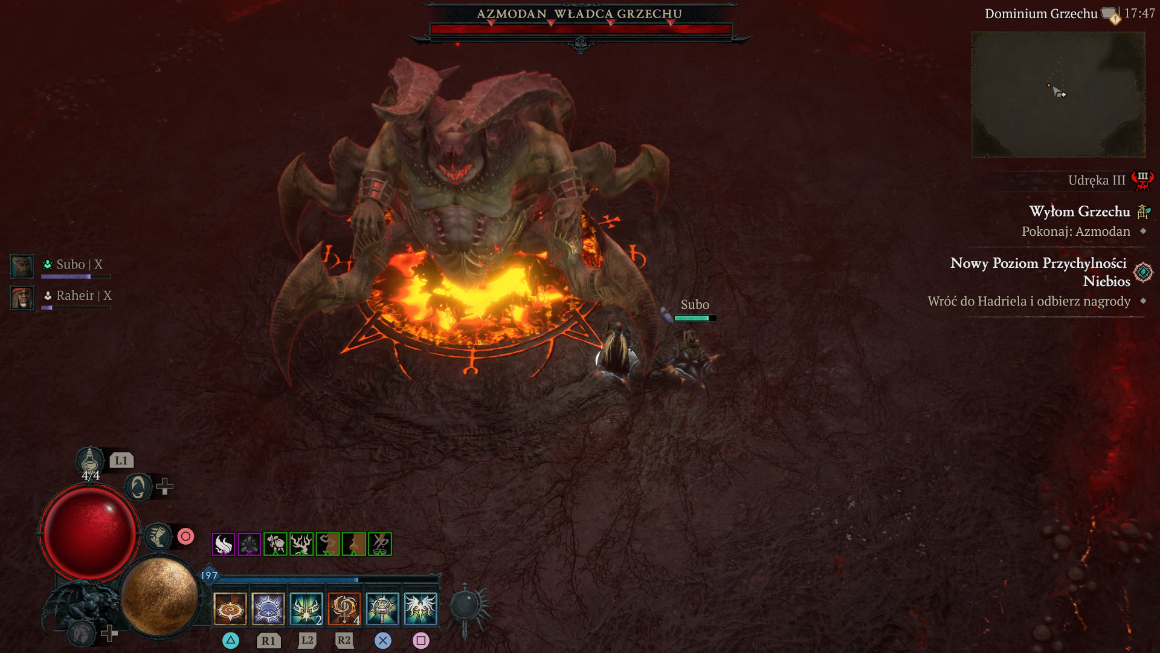Select Raheir's party portrait
This screenshot has height=653, width=1160.
tap(22, 297)
